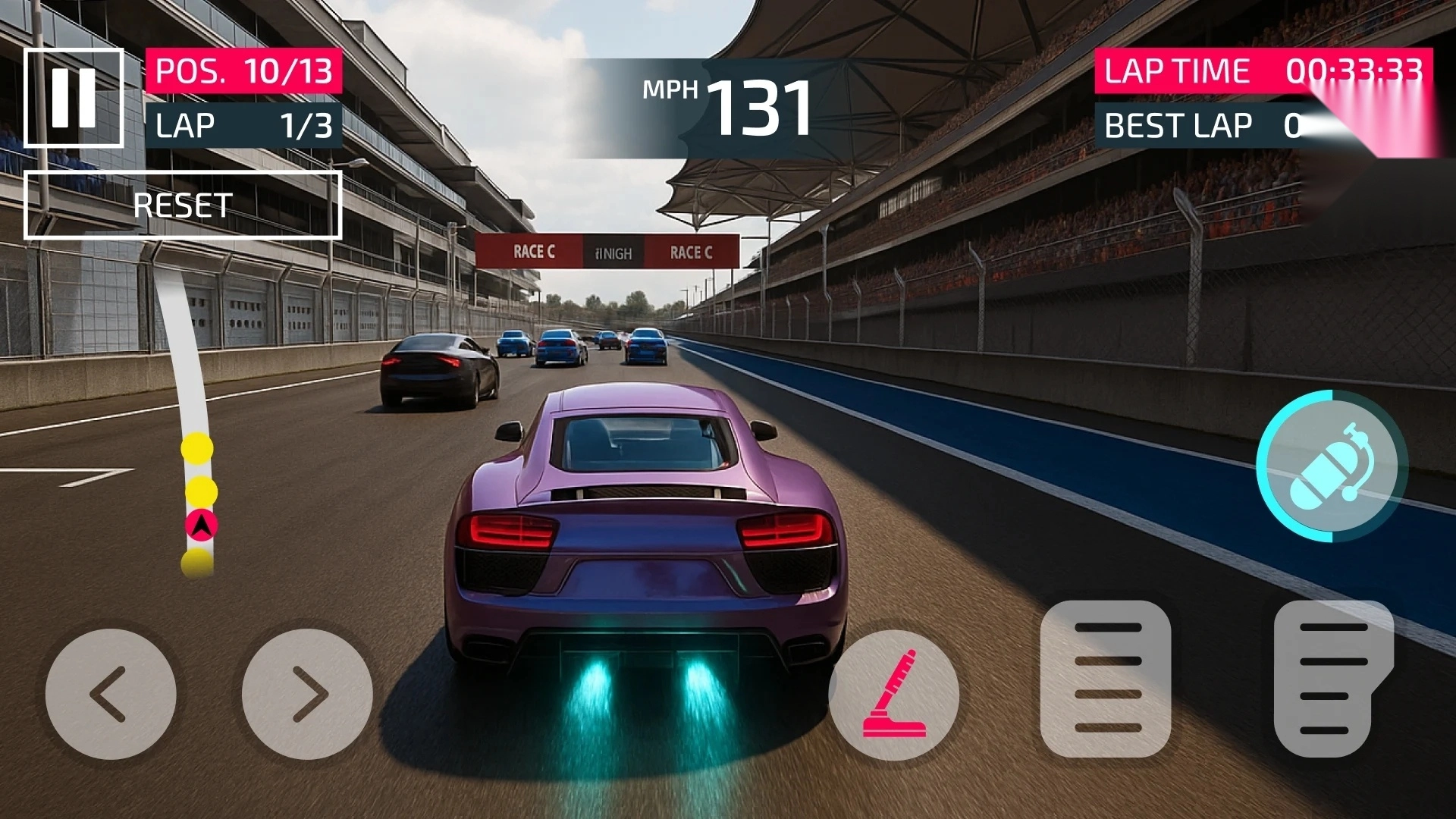Steer left with the left arrow button
Image resolution: width=1456 pixels, height=819 pixels.
(111, 694)
